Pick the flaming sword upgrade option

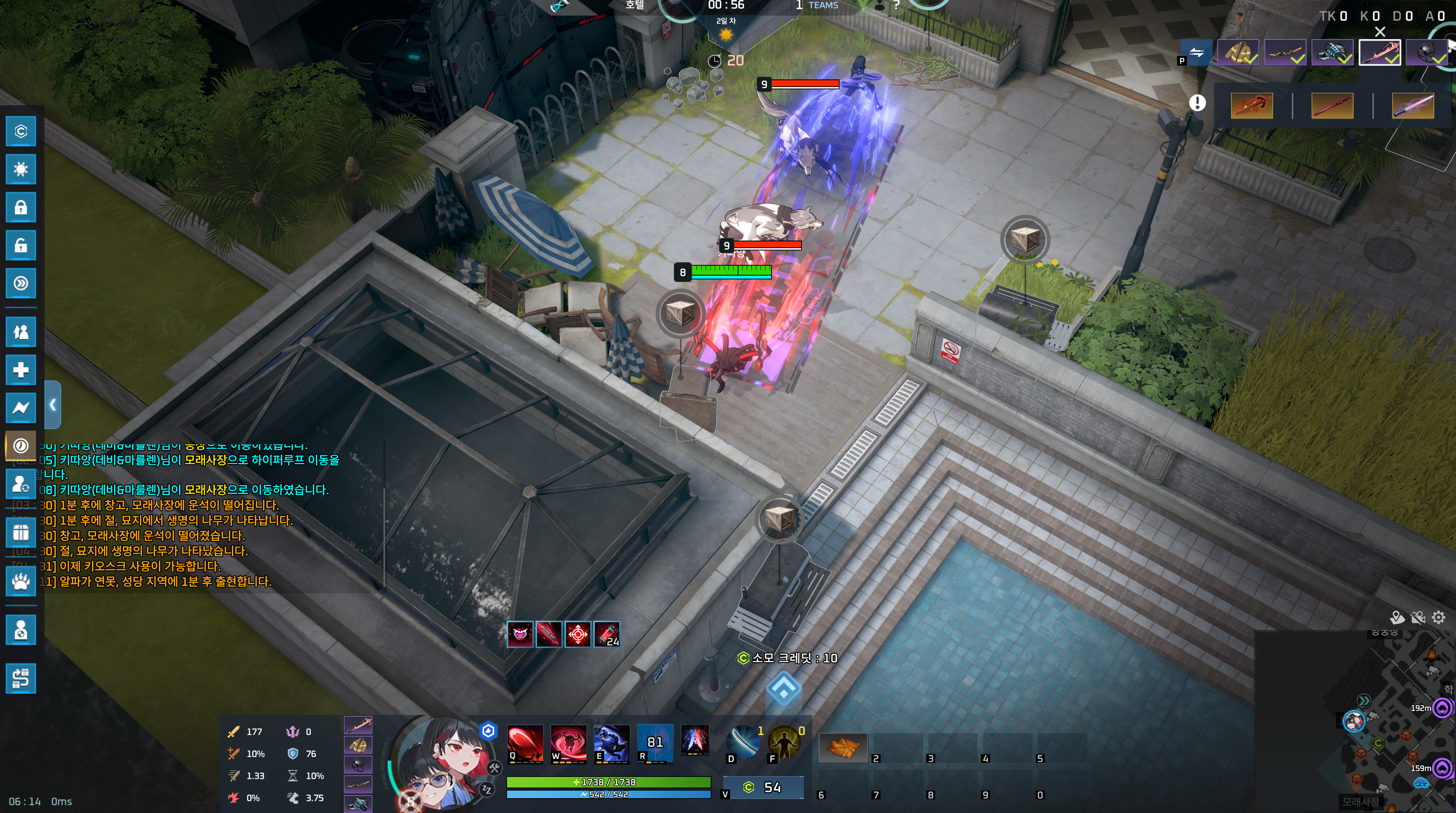(1252, 106)
